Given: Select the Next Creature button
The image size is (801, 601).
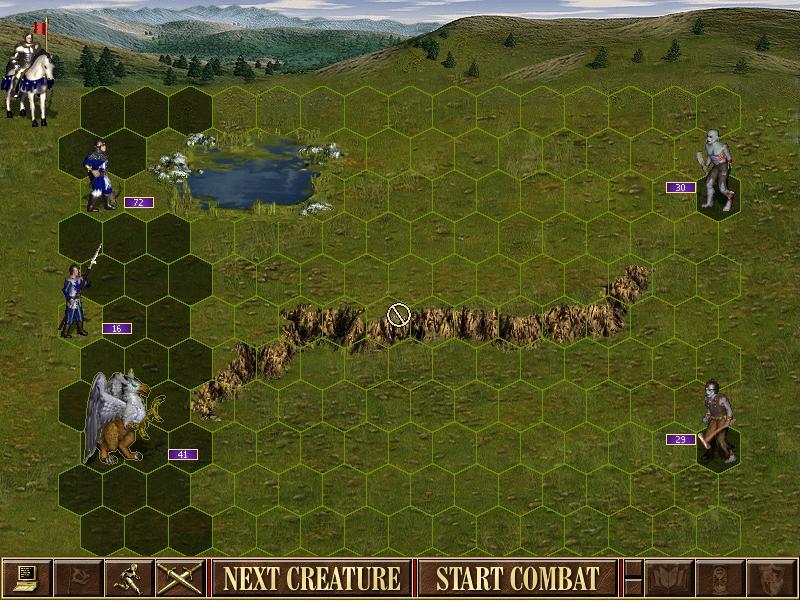Looking at the screenshot, I should click(311, 578).
